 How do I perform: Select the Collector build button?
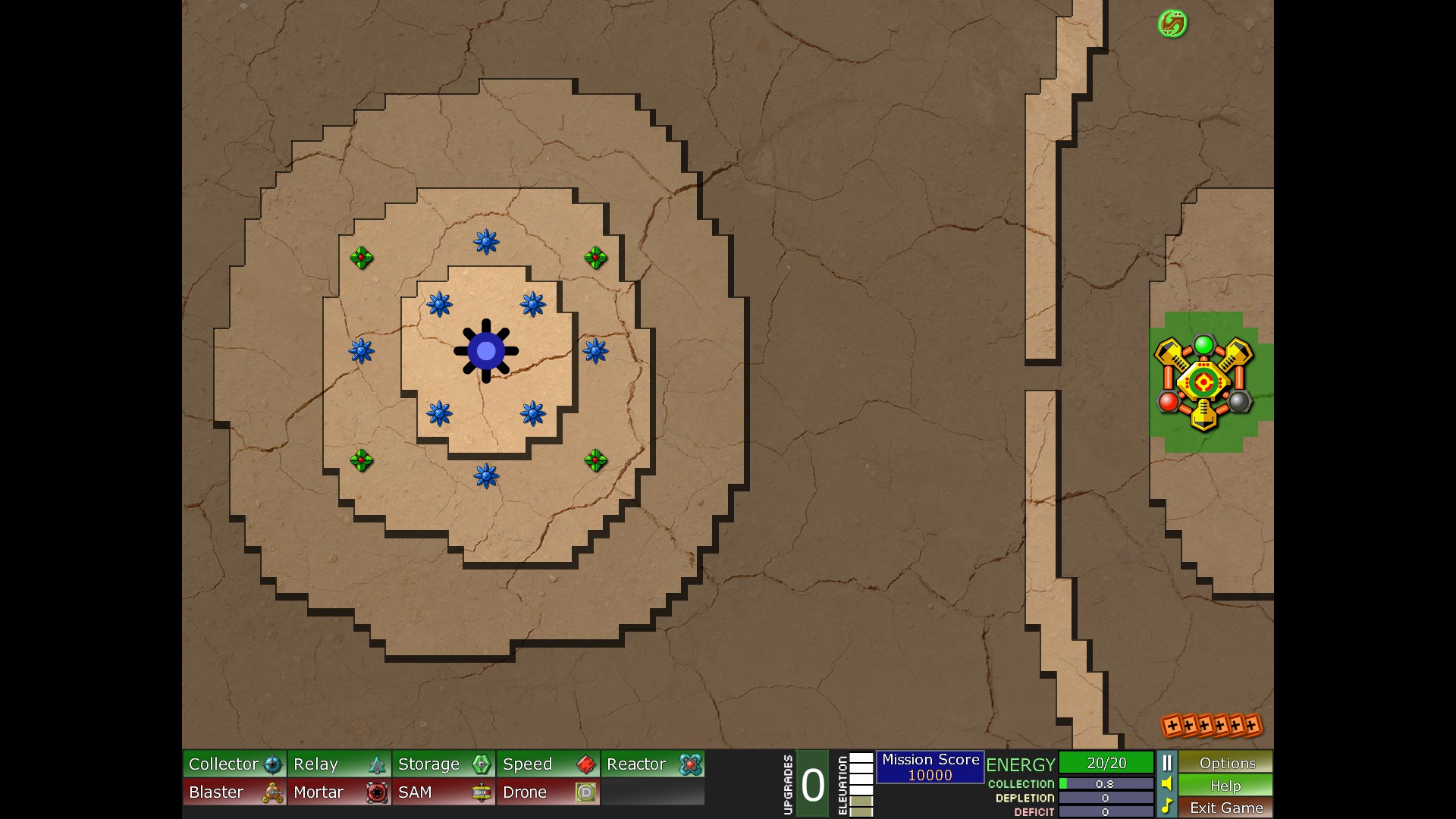(234, 764)
